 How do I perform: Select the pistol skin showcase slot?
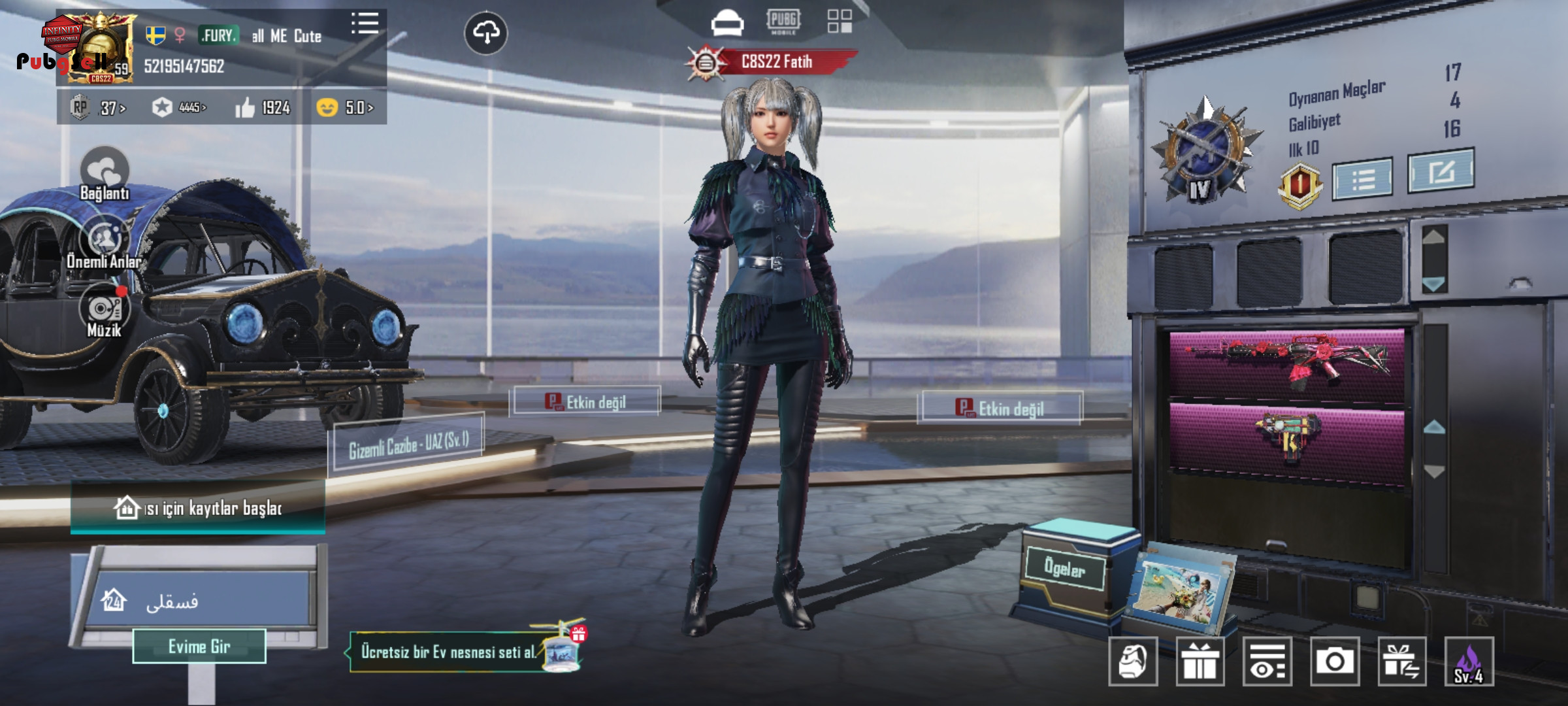[x=1286, y=437]
